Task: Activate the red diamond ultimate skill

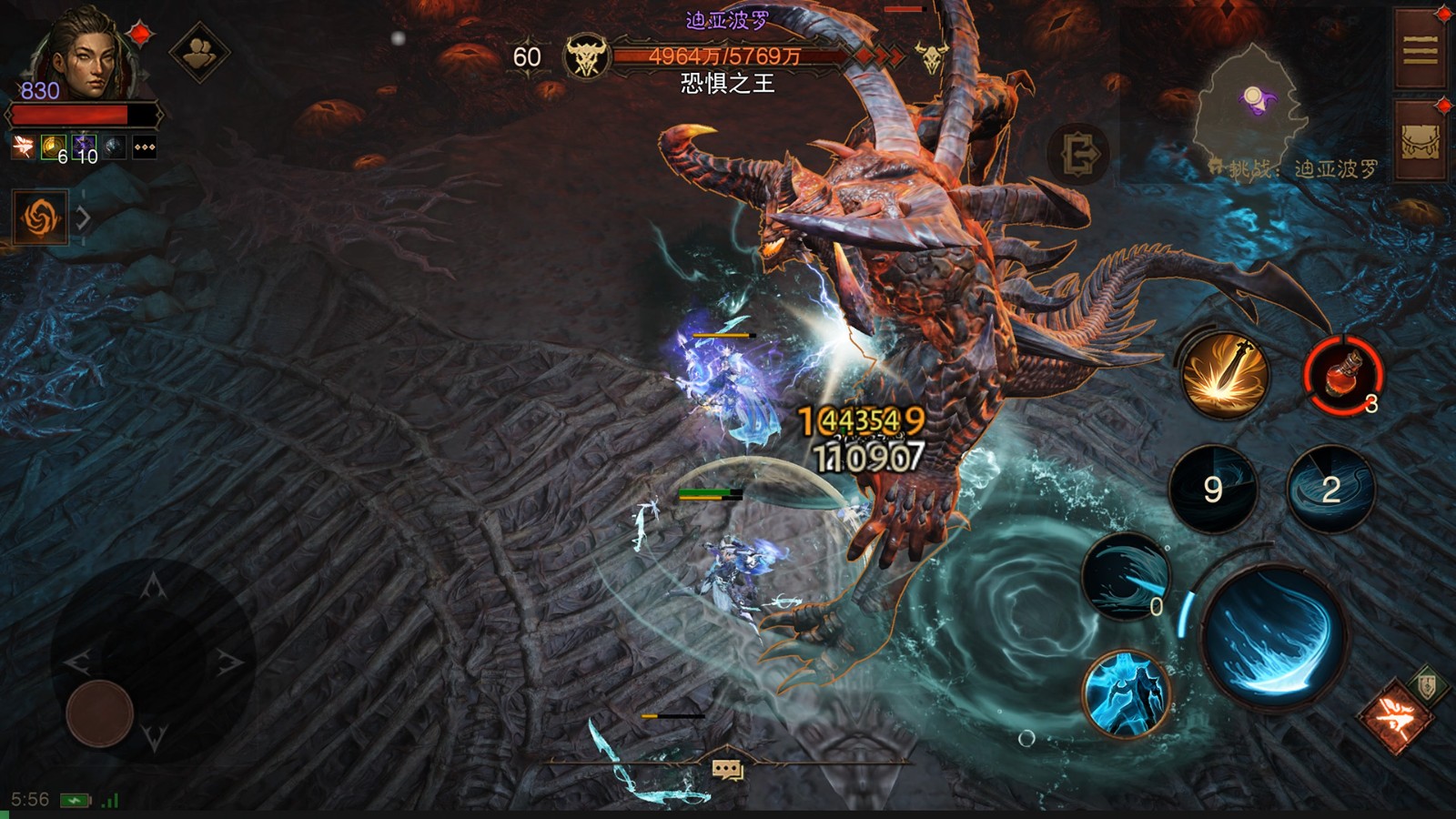Action: tap(1394, 716)
